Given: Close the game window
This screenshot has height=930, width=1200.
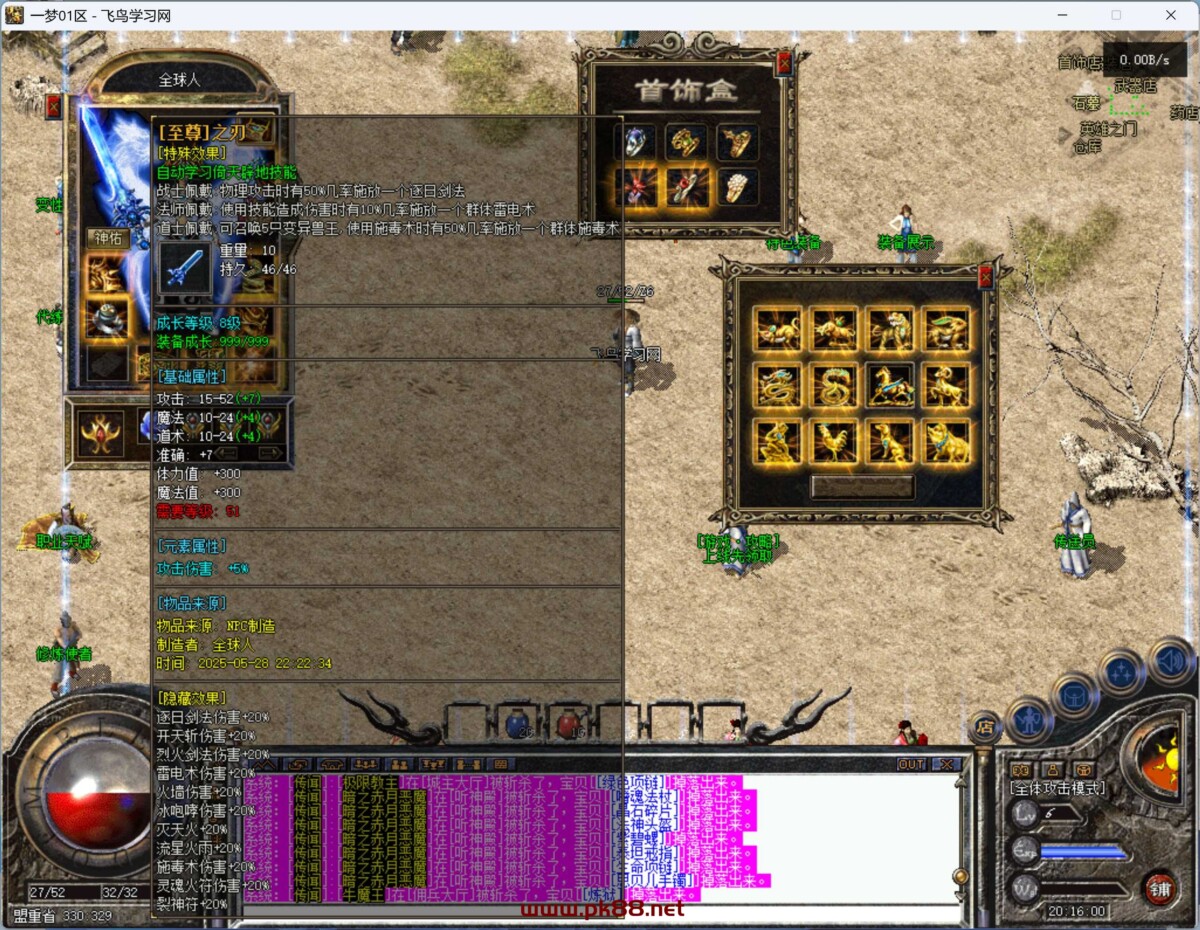Looking at the screenshot, I should (x=1171, y=15).
